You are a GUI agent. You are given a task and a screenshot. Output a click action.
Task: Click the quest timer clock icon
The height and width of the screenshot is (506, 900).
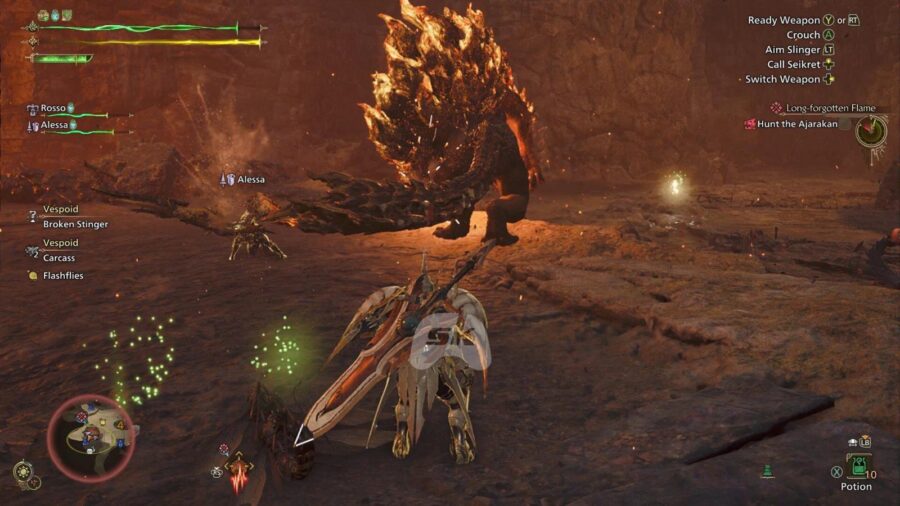click(871, 130)
